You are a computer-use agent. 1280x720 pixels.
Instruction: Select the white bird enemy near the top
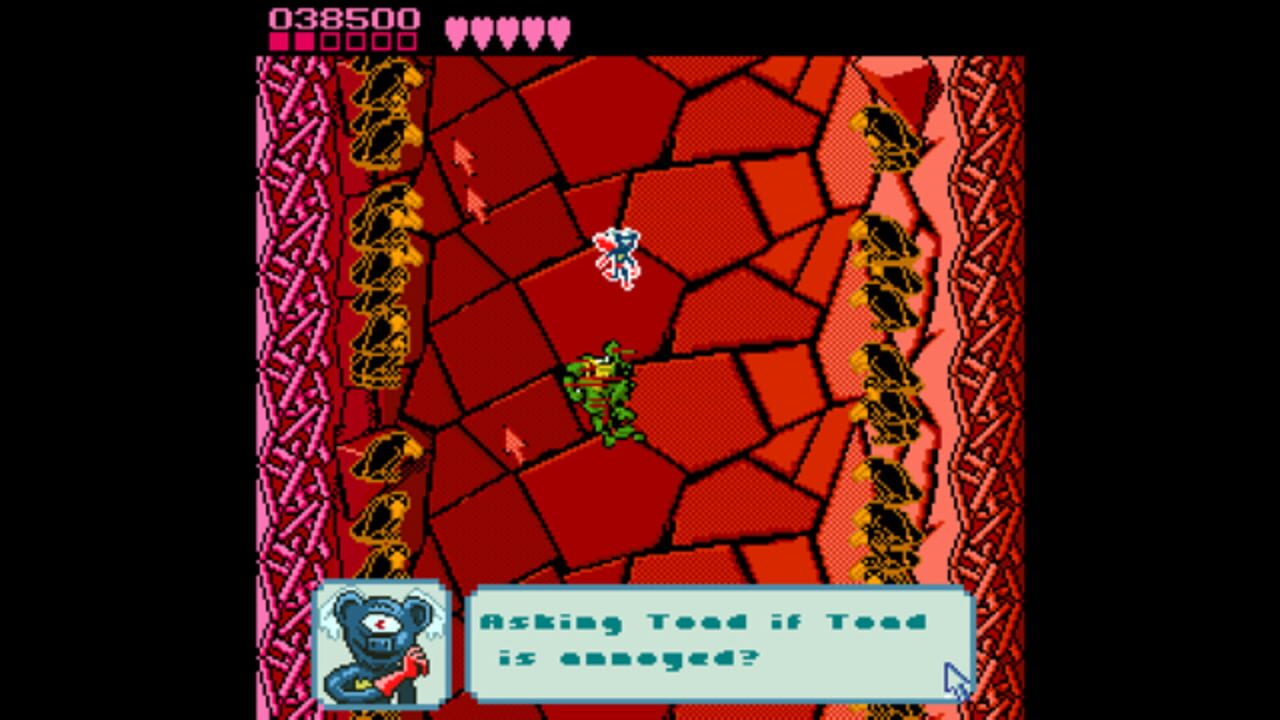[617, 255]
